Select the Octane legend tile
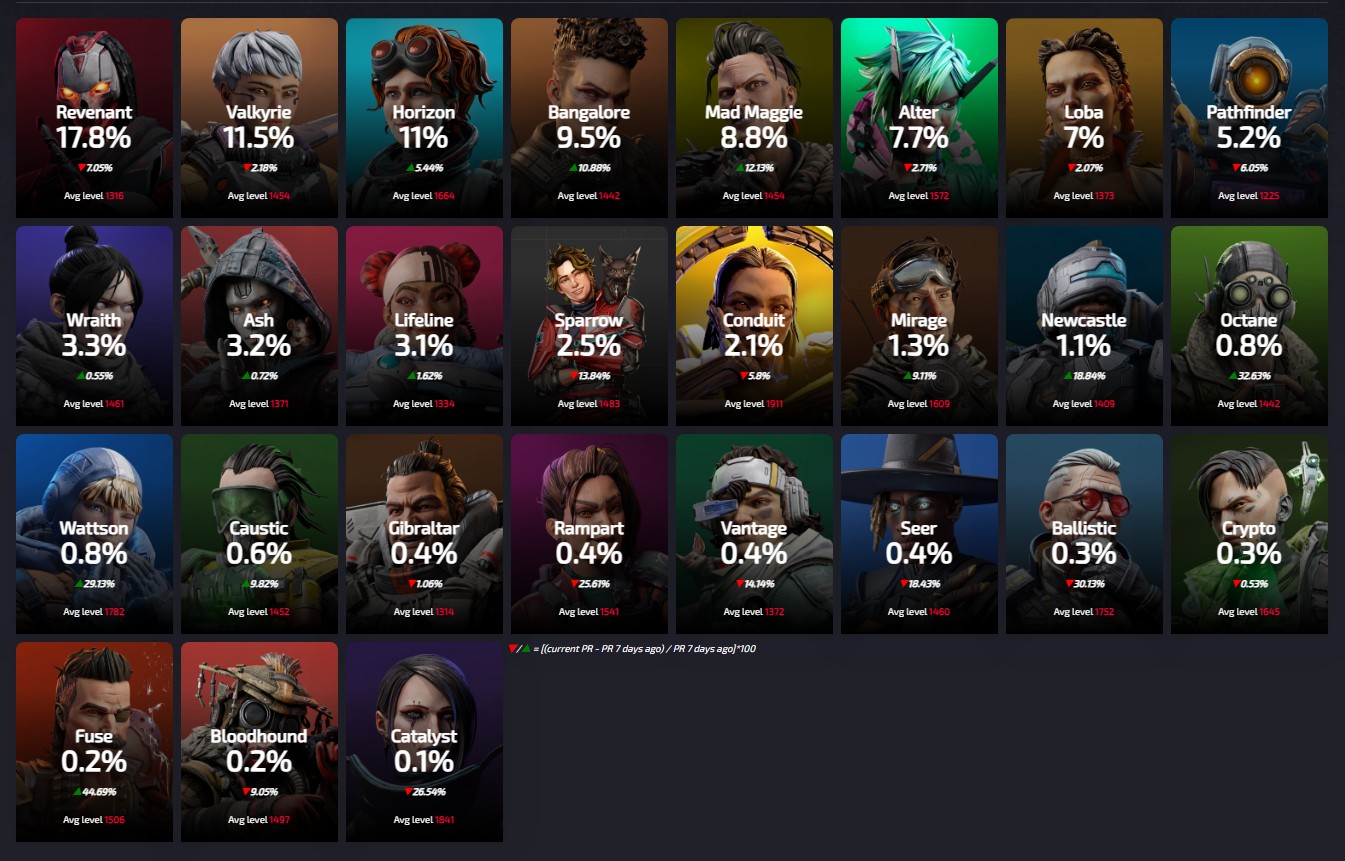1345x861 pixels. [1249, 326]
